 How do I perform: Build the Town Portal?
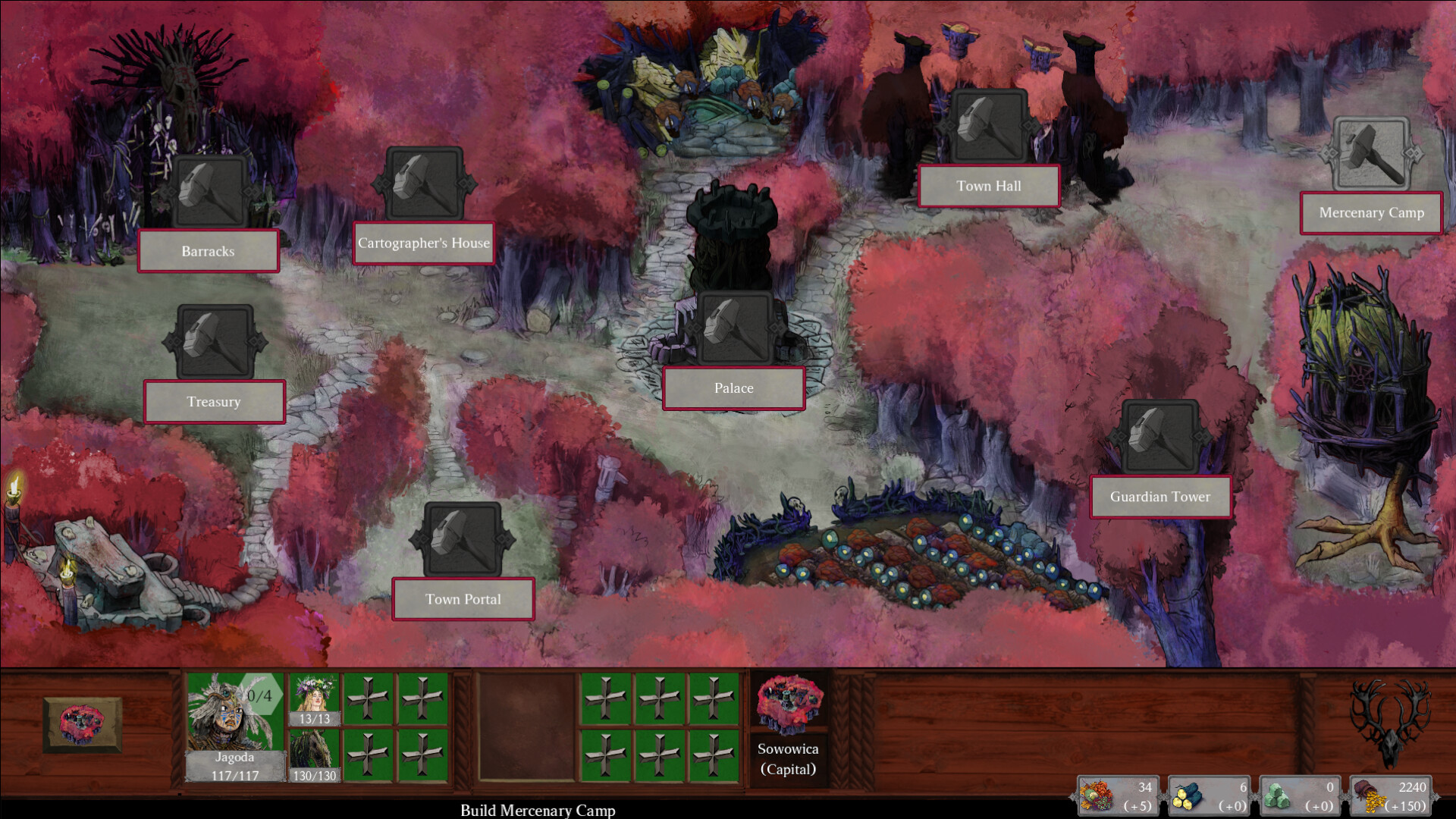pyautogui.click(x=463, y=599)
